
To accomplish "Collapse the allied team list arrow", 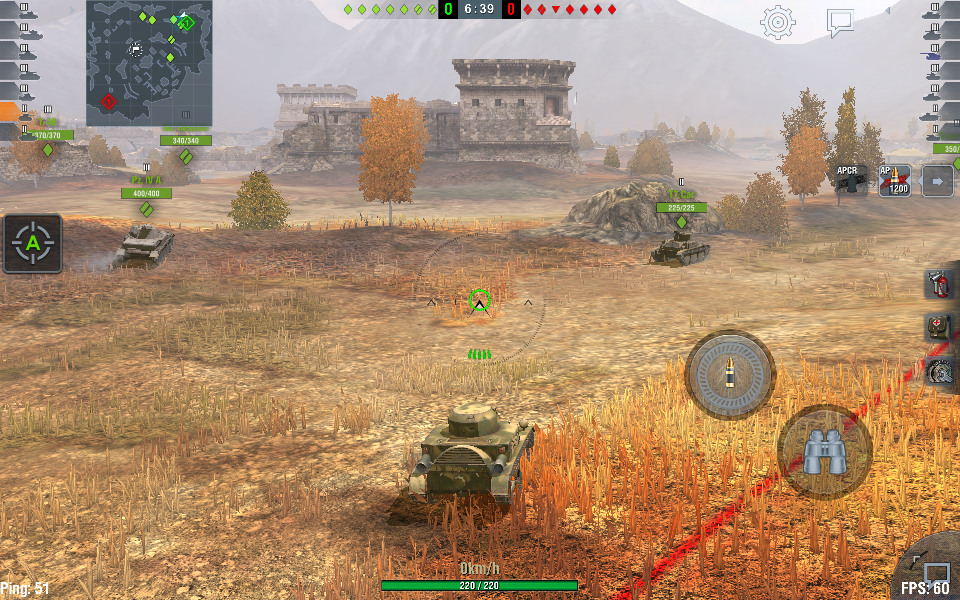I will click(72, 11).
